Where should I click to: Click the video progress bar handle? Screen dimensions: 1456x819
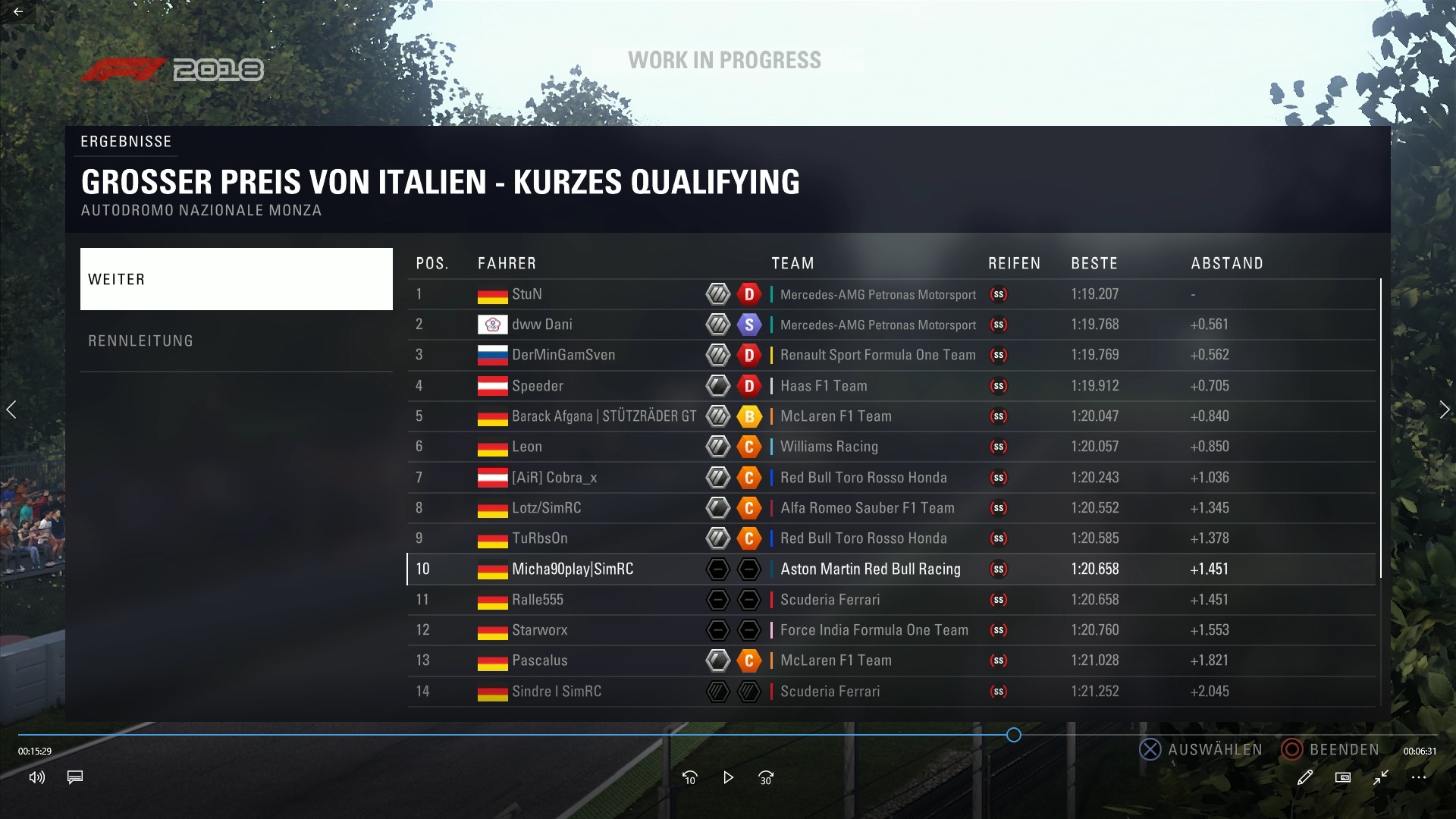1014,735
